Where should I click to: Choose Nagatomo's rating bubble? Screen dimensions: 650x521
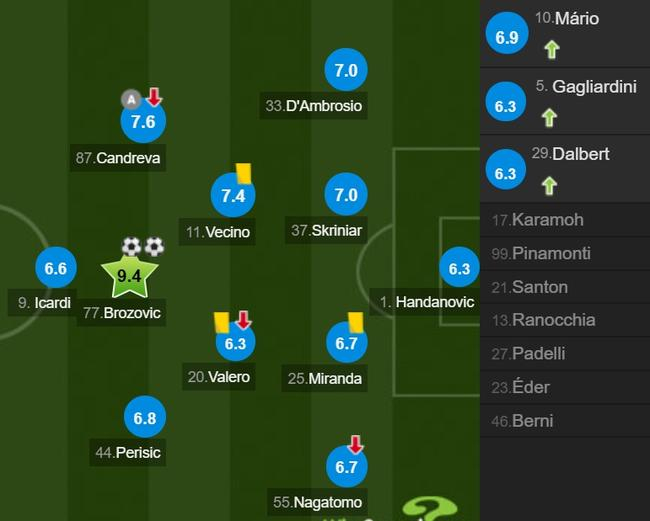[x=346, y=466]
